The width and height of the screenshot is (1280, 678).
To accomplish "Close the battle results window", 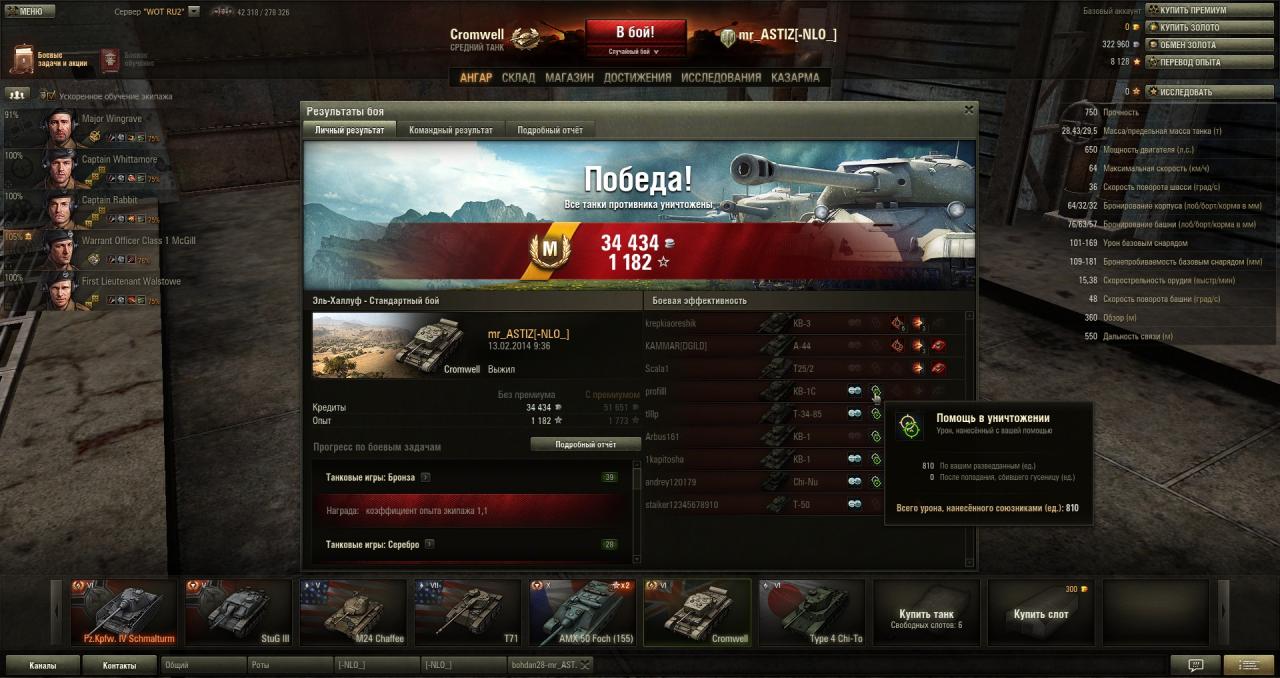I will 968,110.
